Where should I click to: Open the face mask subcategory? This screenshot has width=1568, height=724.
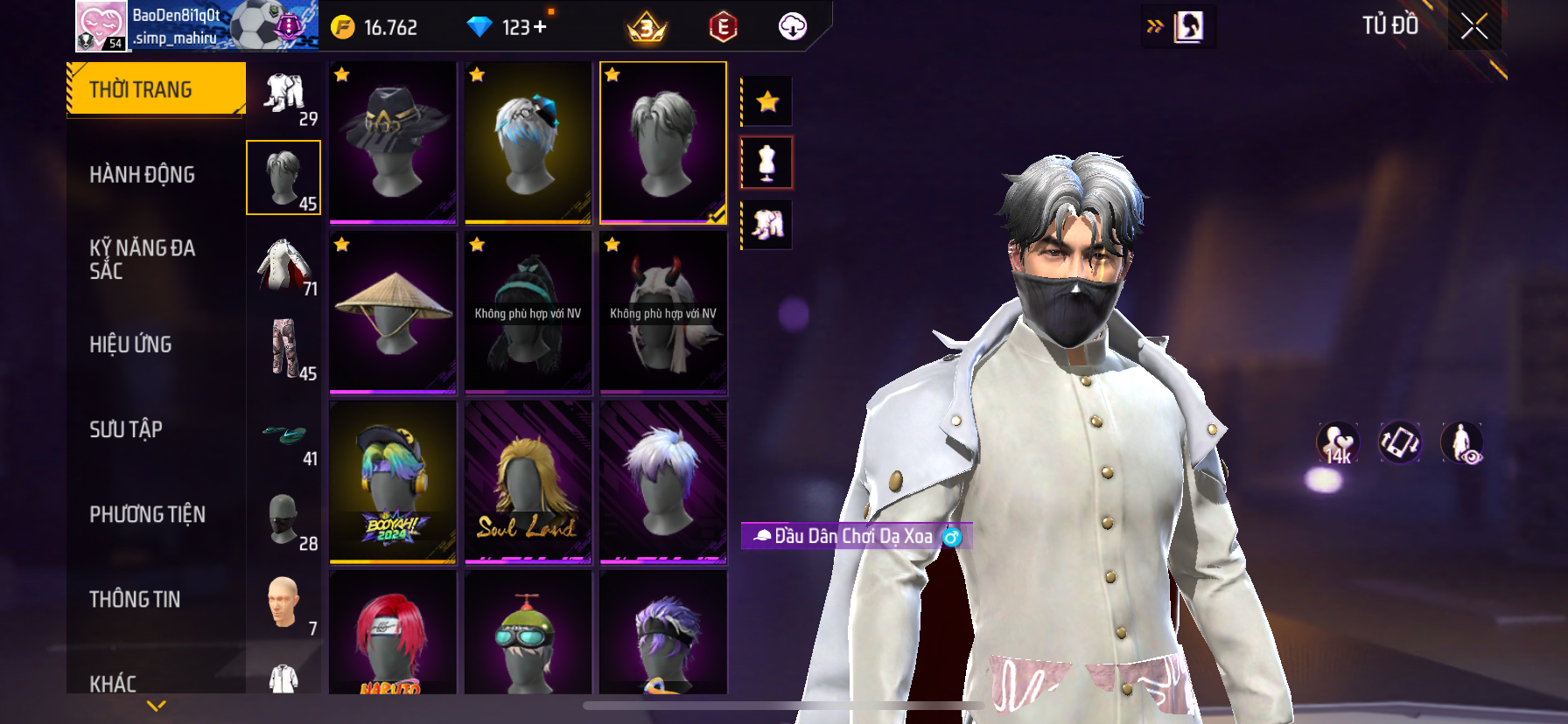[283, 519]
